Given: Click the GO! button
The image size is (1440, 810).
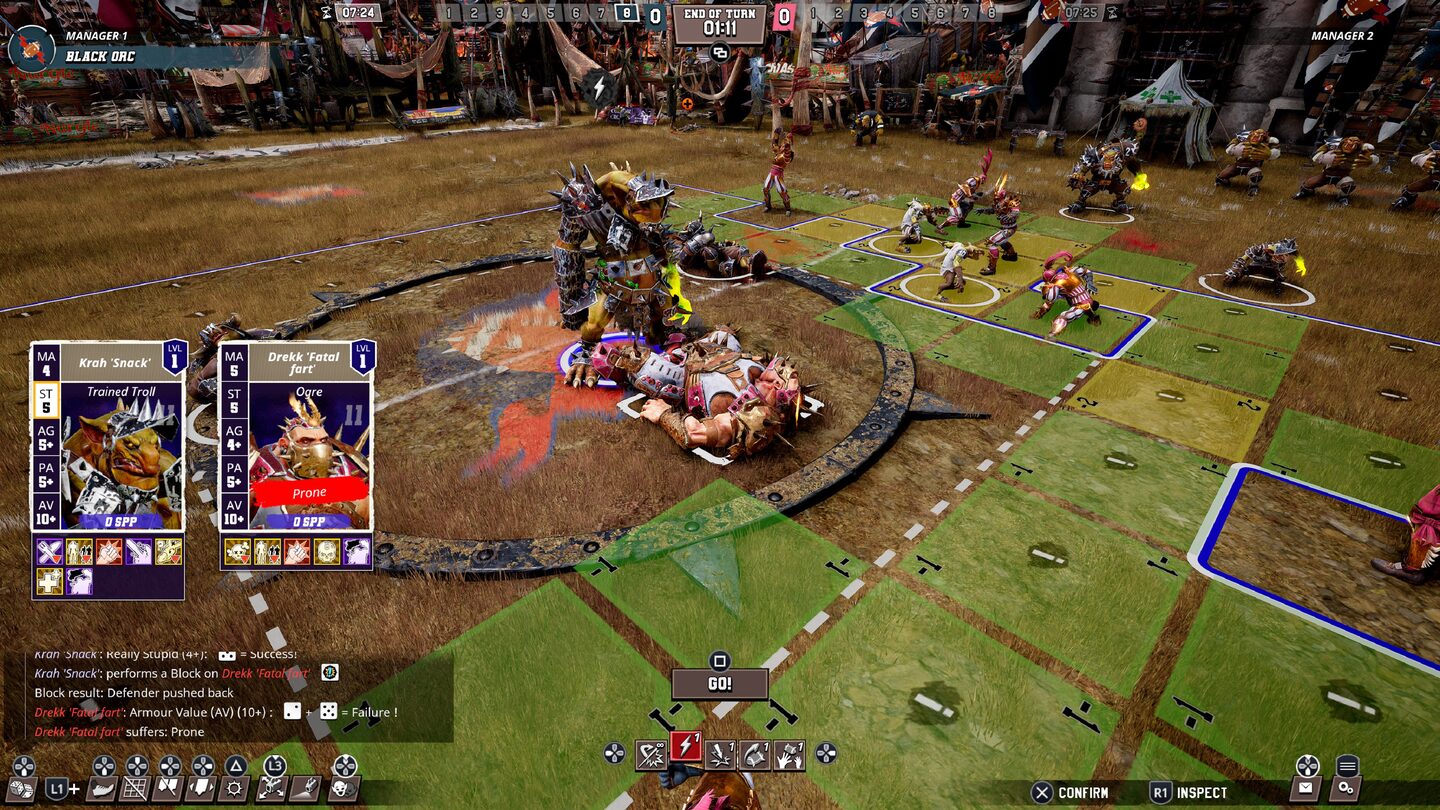Looking at the screenshot, I should tap(719, 684).
